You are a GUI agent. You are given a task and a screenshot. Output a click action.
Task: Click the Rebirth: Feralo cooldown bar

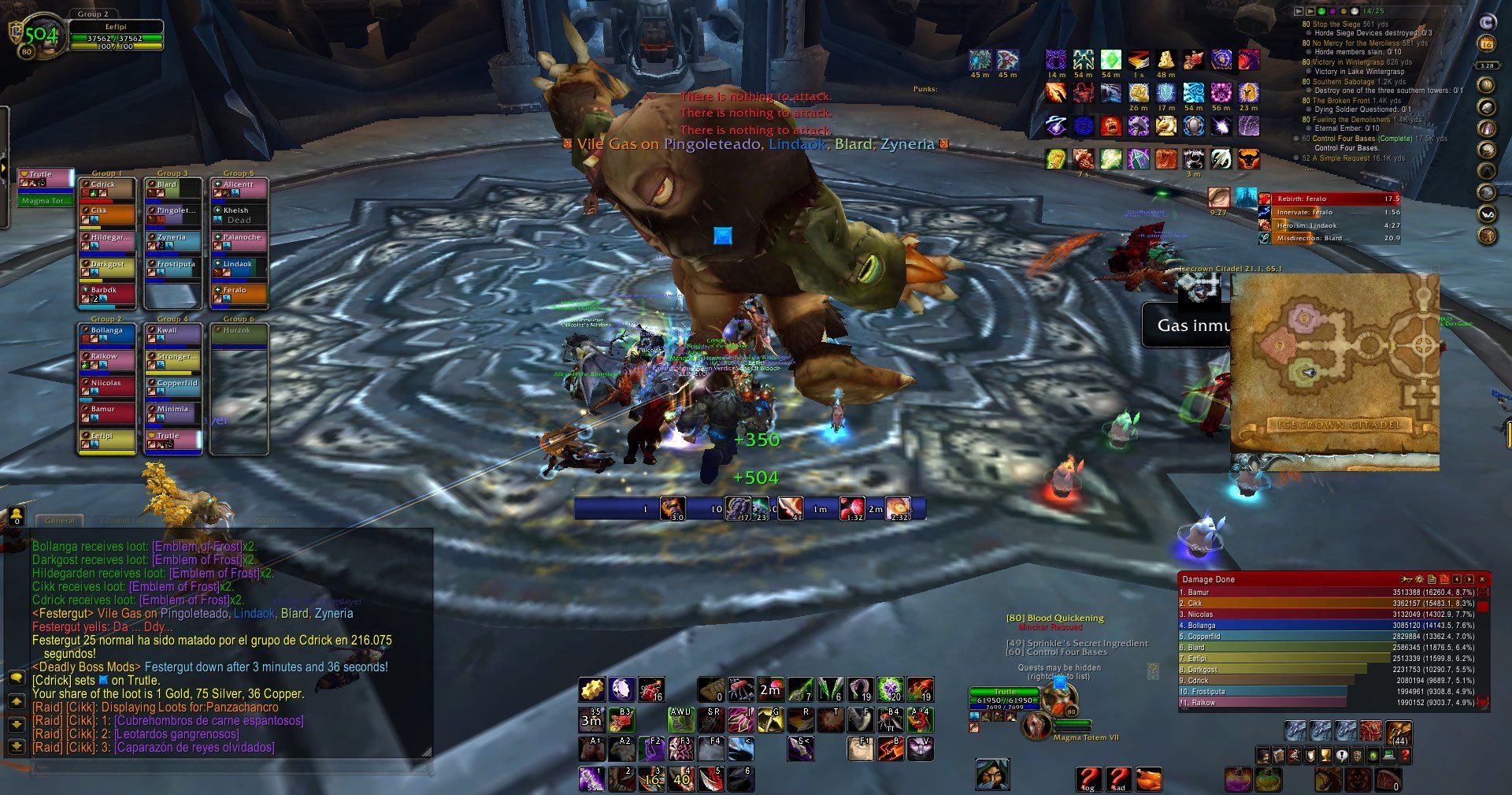(x=1329, y=199)
